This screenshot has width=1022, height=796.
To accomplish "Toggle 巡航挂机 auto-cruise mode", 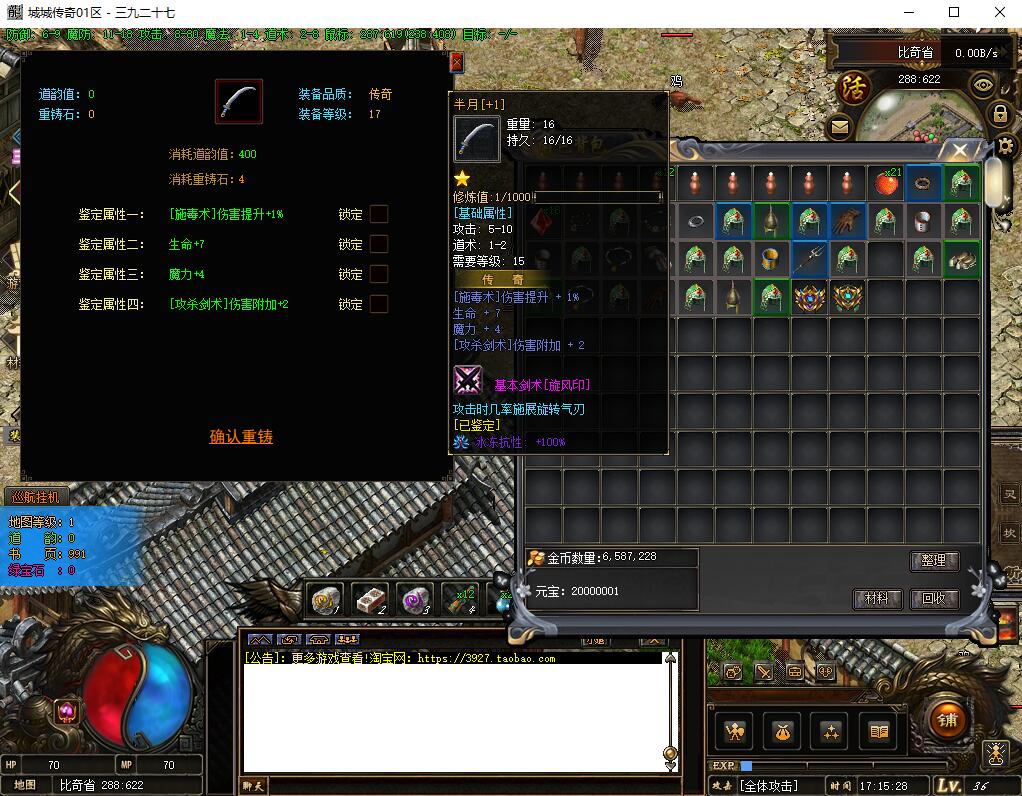I will pyautogui.click(x=35, y=497).
